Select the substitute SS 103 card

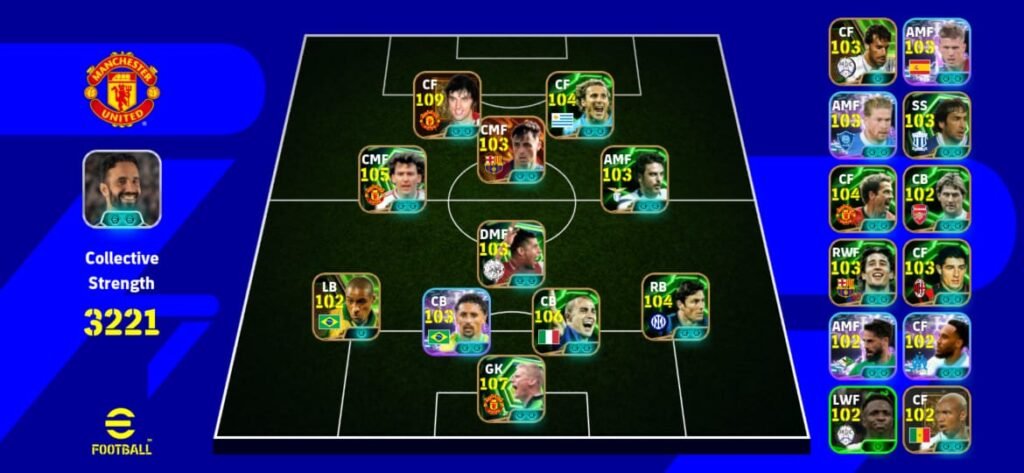point(937,125)
